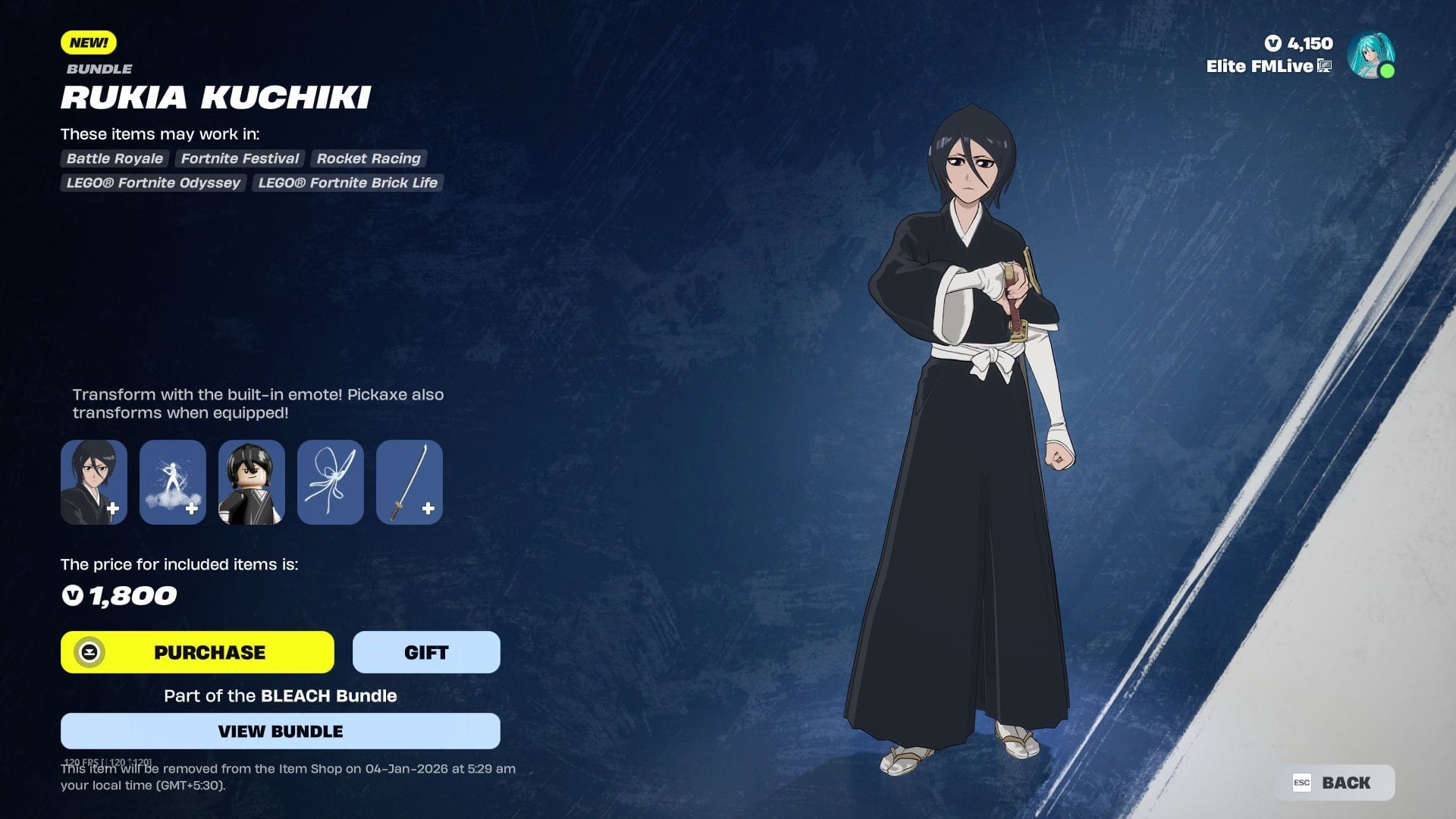Click the Rocket Racing tag

[369, 158]
